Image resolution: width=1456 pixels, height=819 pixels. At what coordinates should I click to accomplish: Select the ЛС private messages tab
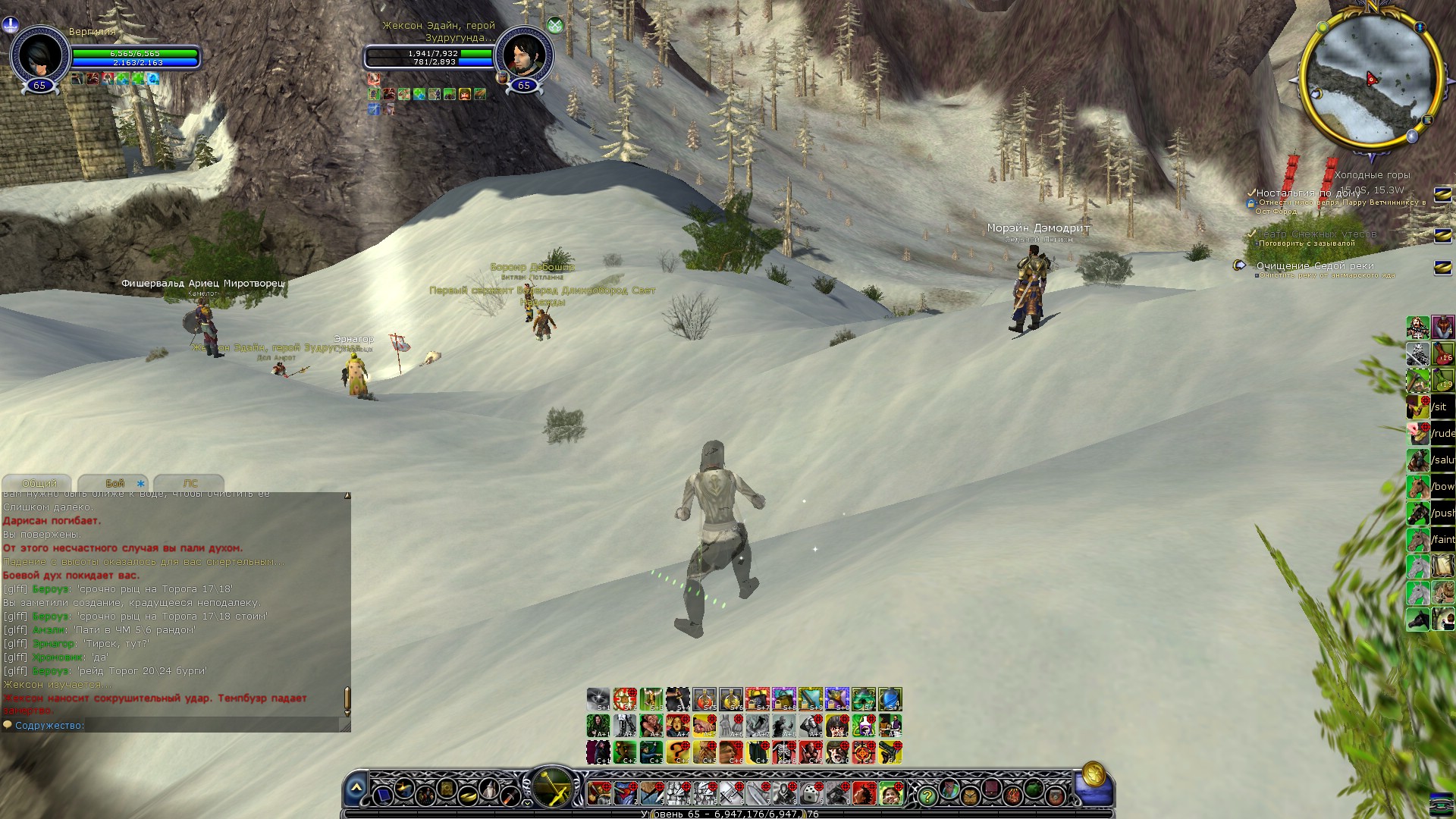click(x=190, y=483)
